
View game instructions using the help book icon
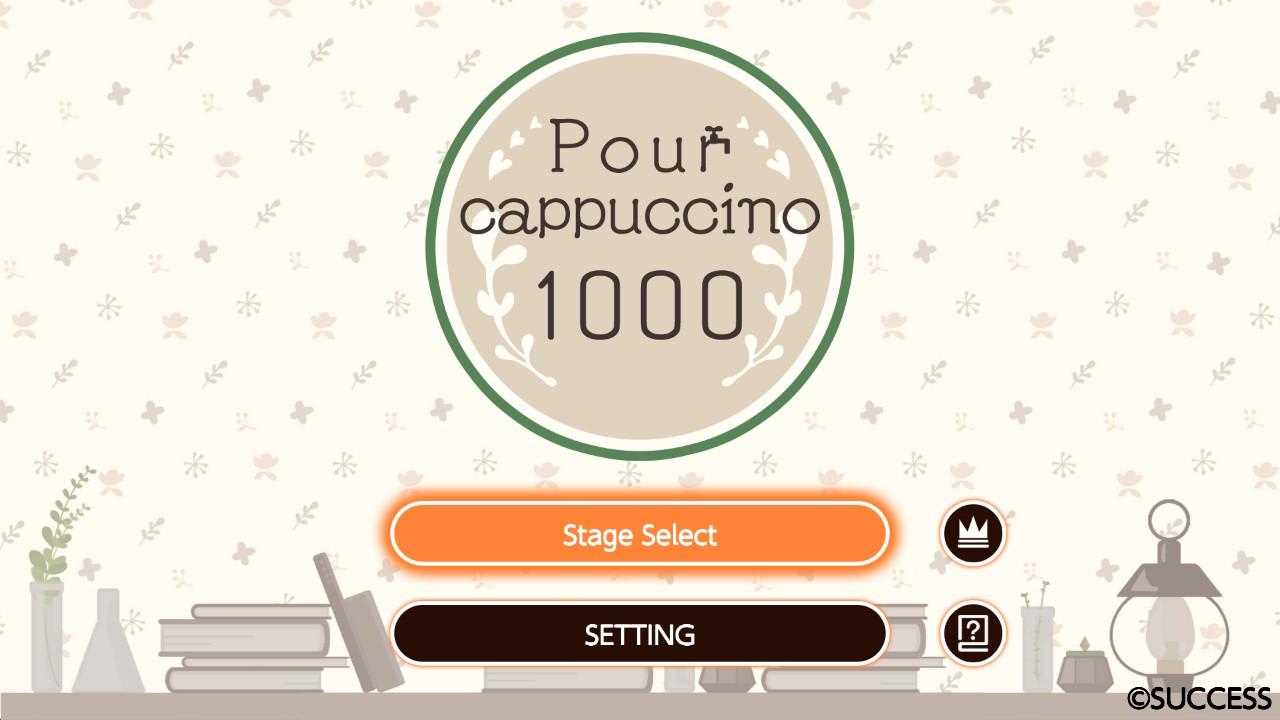tap(974, 633)
